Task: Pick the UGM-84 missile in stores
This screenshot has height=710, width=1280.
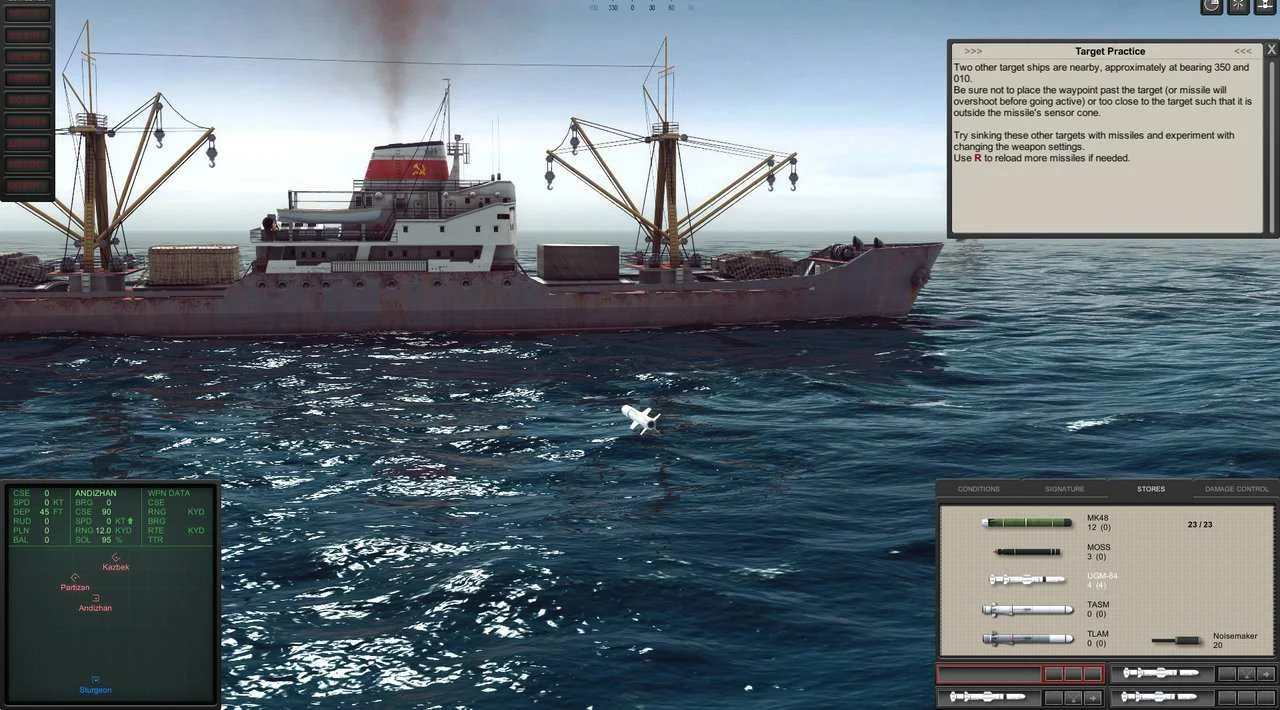Action: [1027, 579]
